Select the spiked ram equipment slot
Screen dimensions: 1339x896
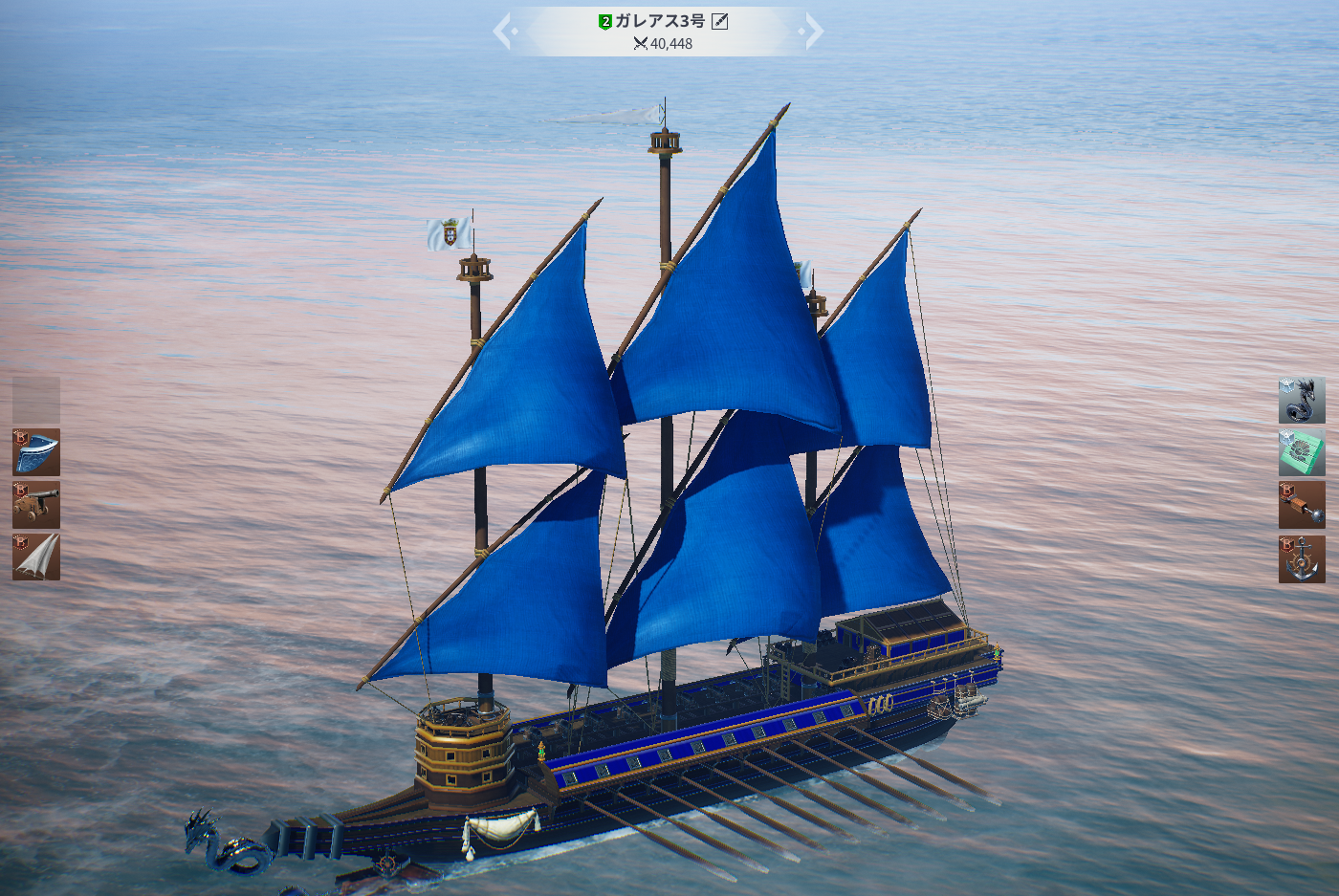coord(1302,505)
